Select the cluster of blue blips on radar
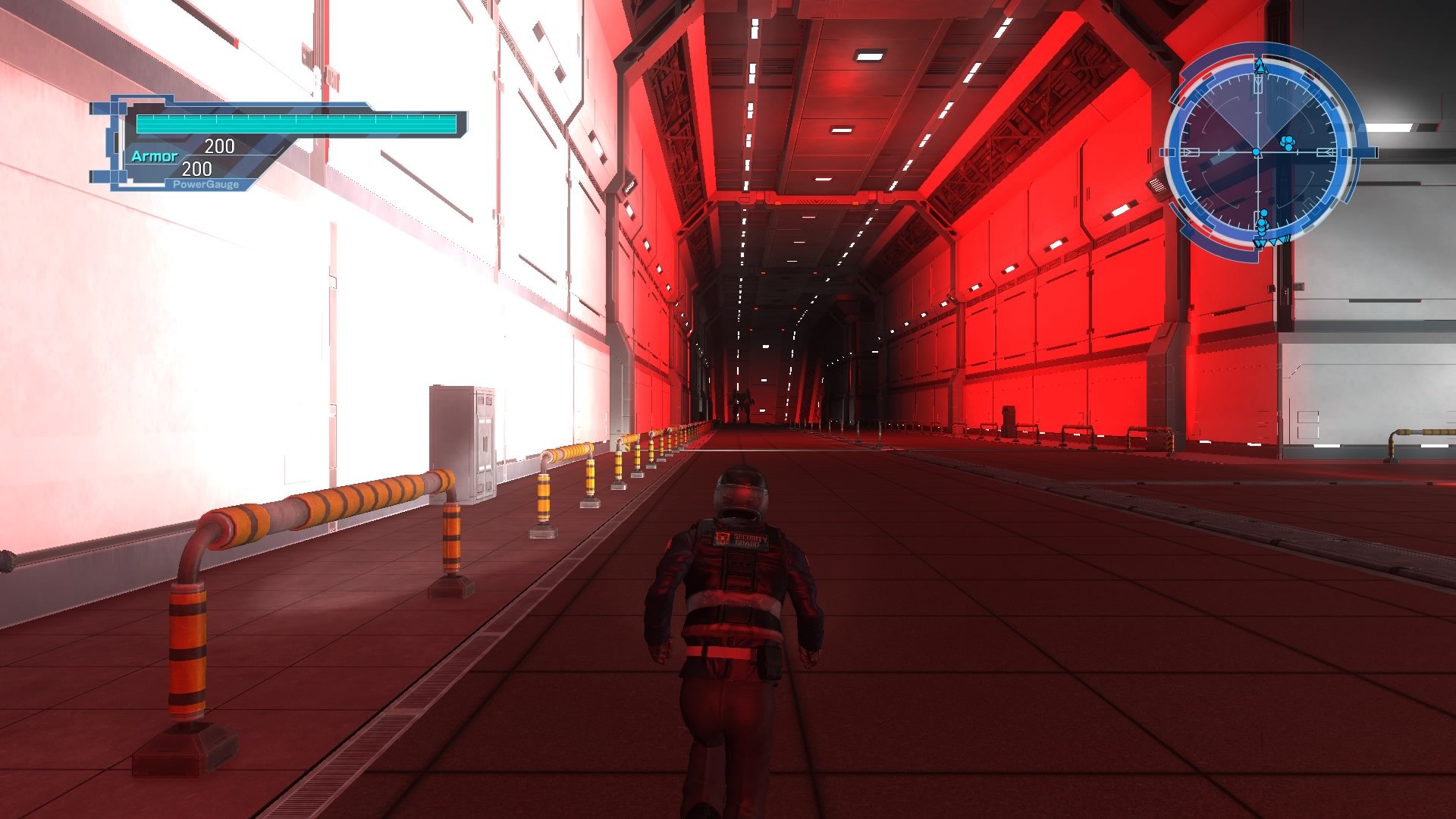Viewport: 1456px width, 819px height. (1288, 143)
